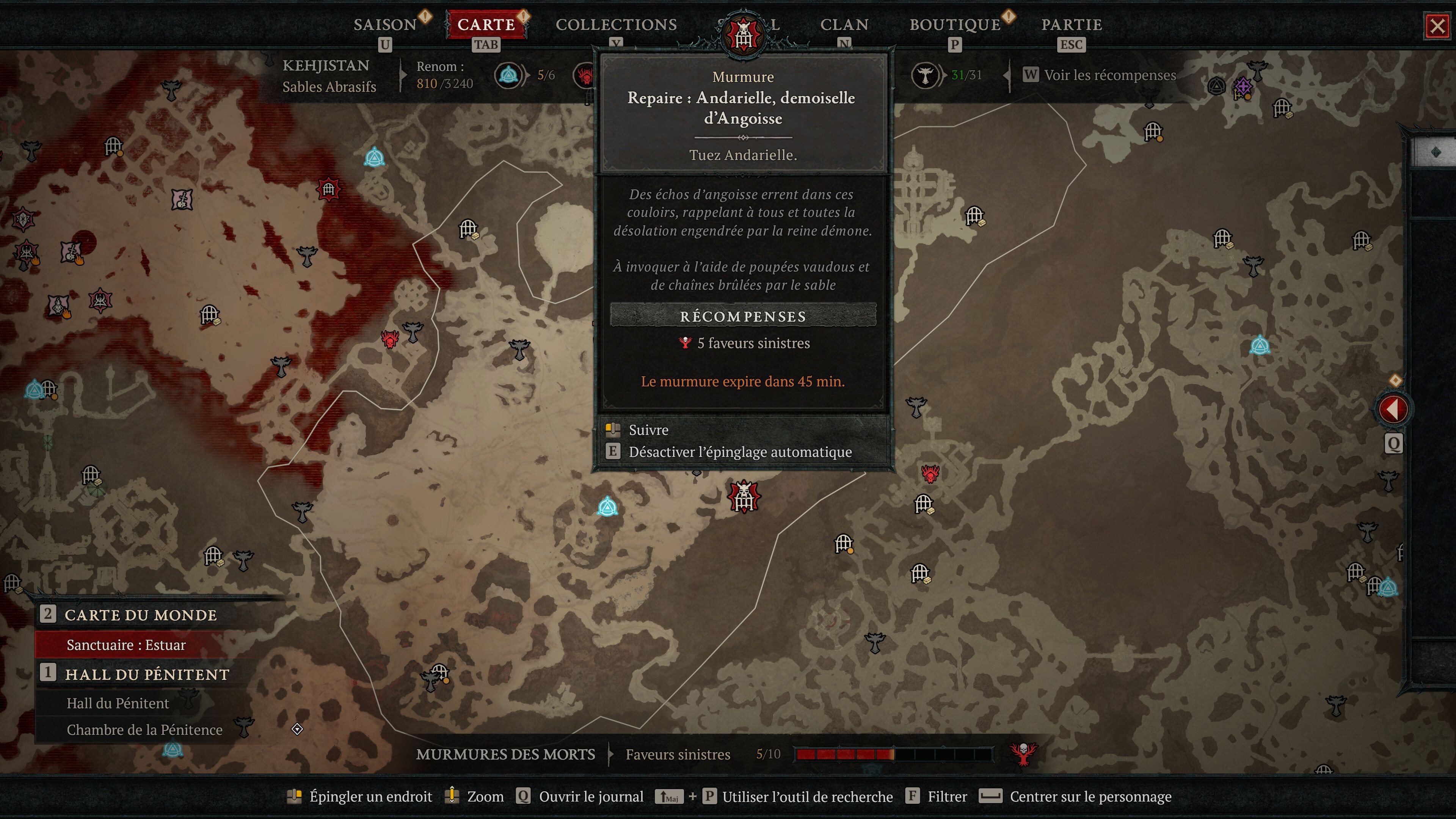
Task: Select the Carte du Monde header
Action: pyautogui.click(x=140, y=615)
